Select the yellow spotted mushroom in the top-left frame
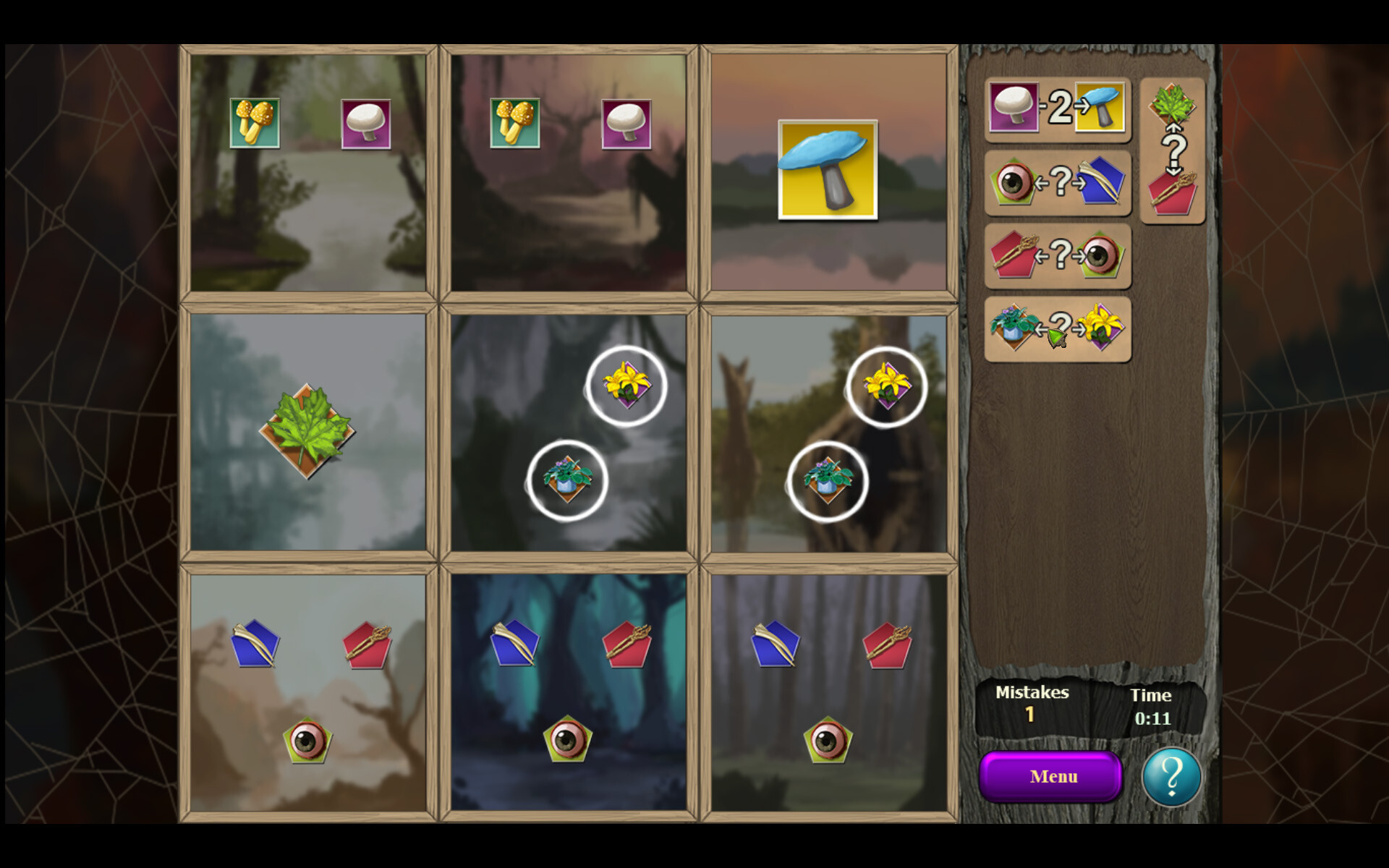The height and width of the screenshot is (868, 1389). pos(255,124)
